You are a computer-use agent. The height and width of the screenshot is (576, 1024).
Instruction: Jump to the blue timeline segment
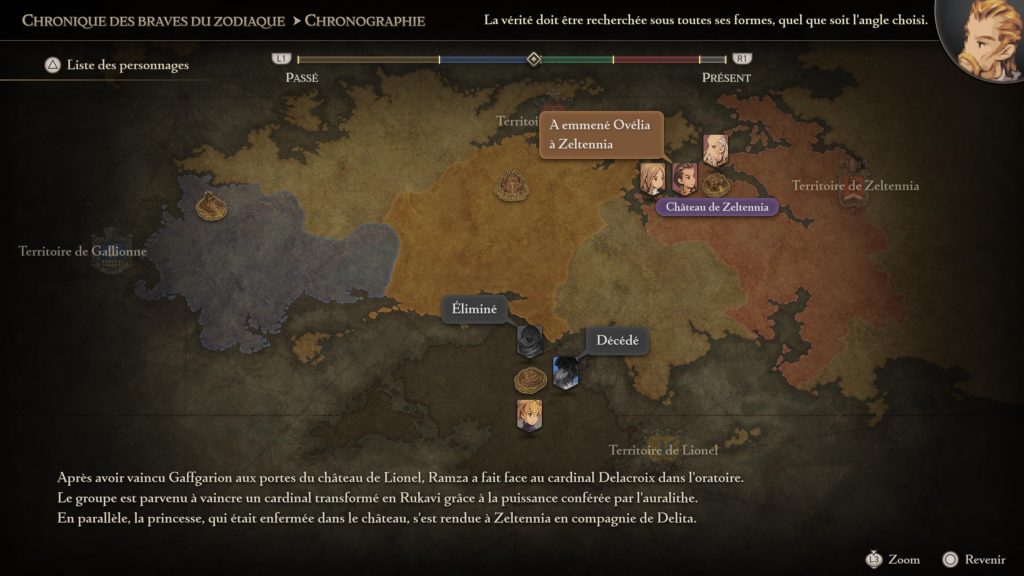(484, 60)
